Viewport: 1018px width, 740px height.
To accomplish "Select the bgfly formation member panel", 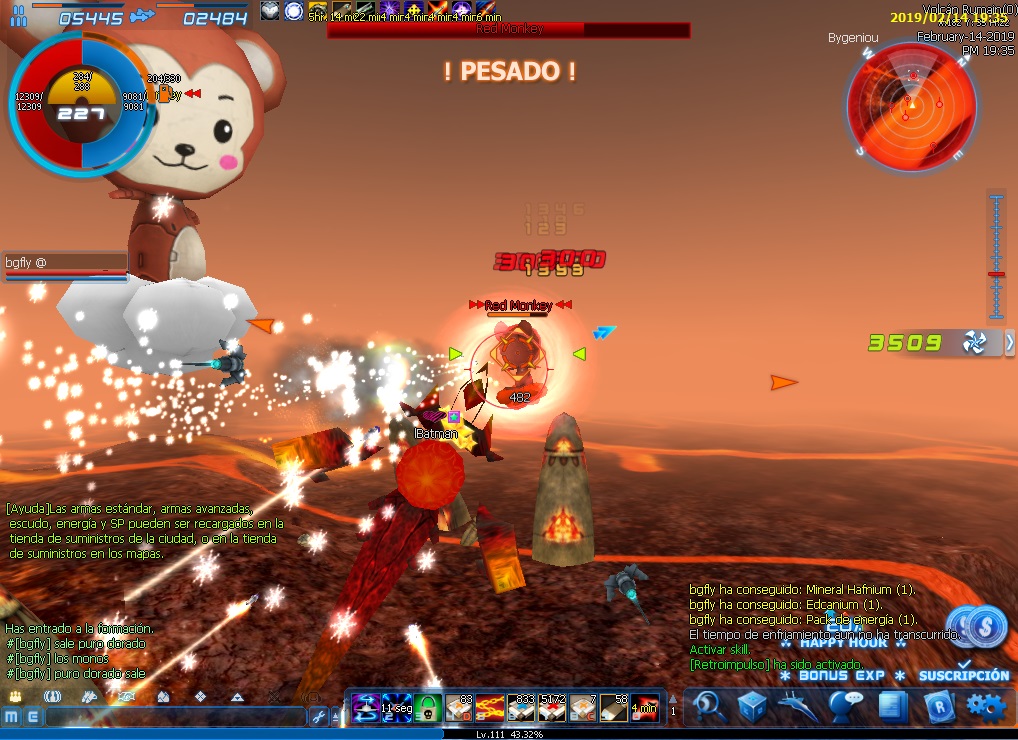I will click(66, 264).
